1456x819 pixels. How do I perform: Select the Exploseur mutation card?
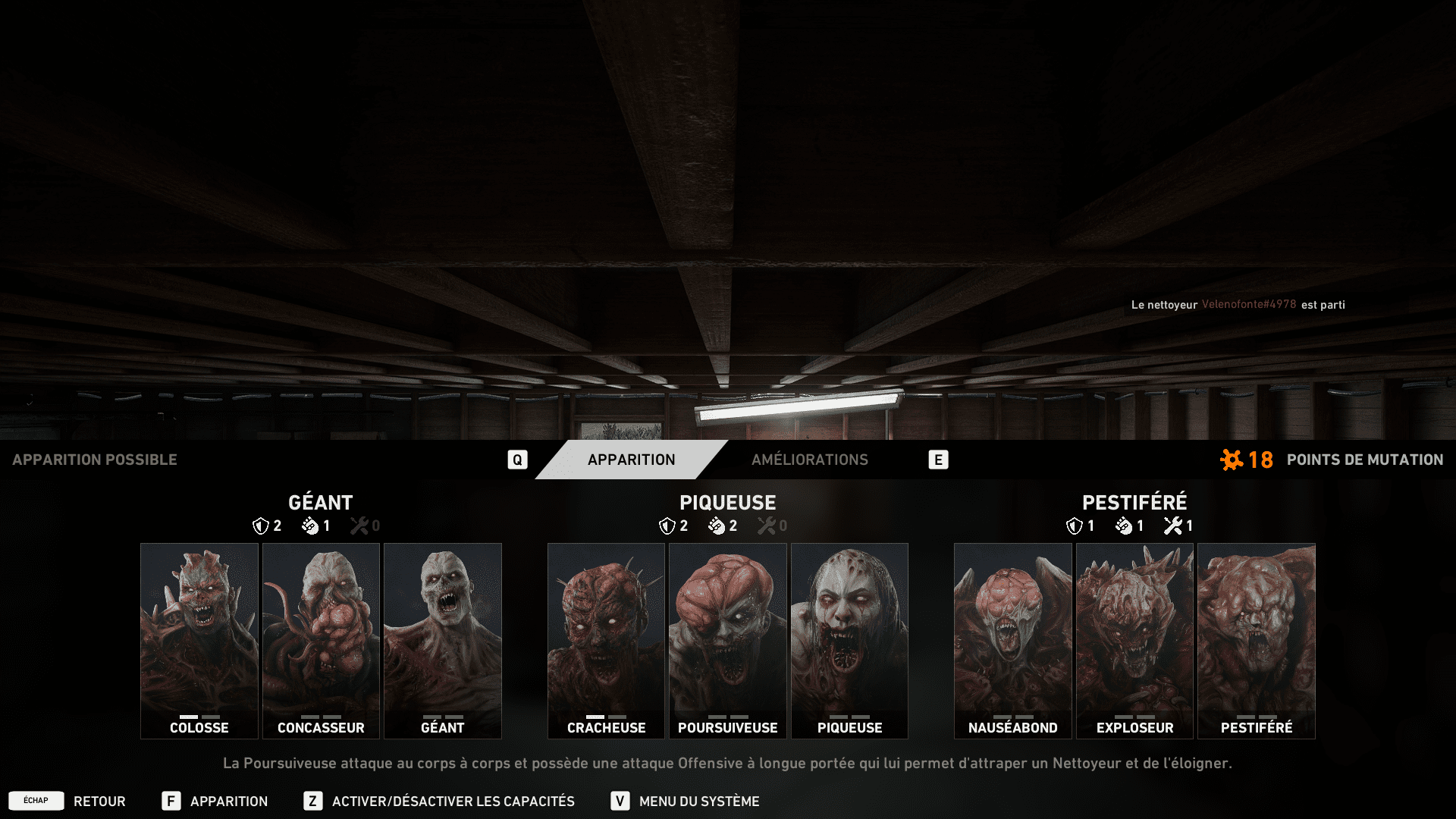click(1134, 641)
